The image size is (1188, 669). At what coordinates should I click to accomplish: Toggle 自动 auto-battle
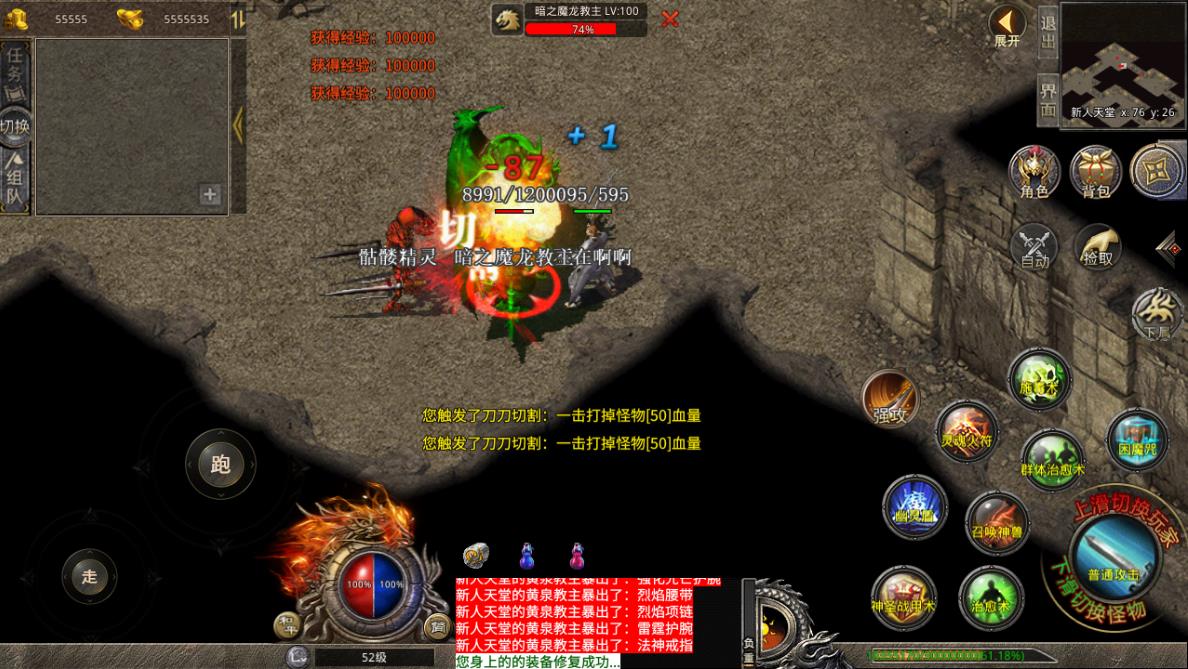coord(1034,247)
